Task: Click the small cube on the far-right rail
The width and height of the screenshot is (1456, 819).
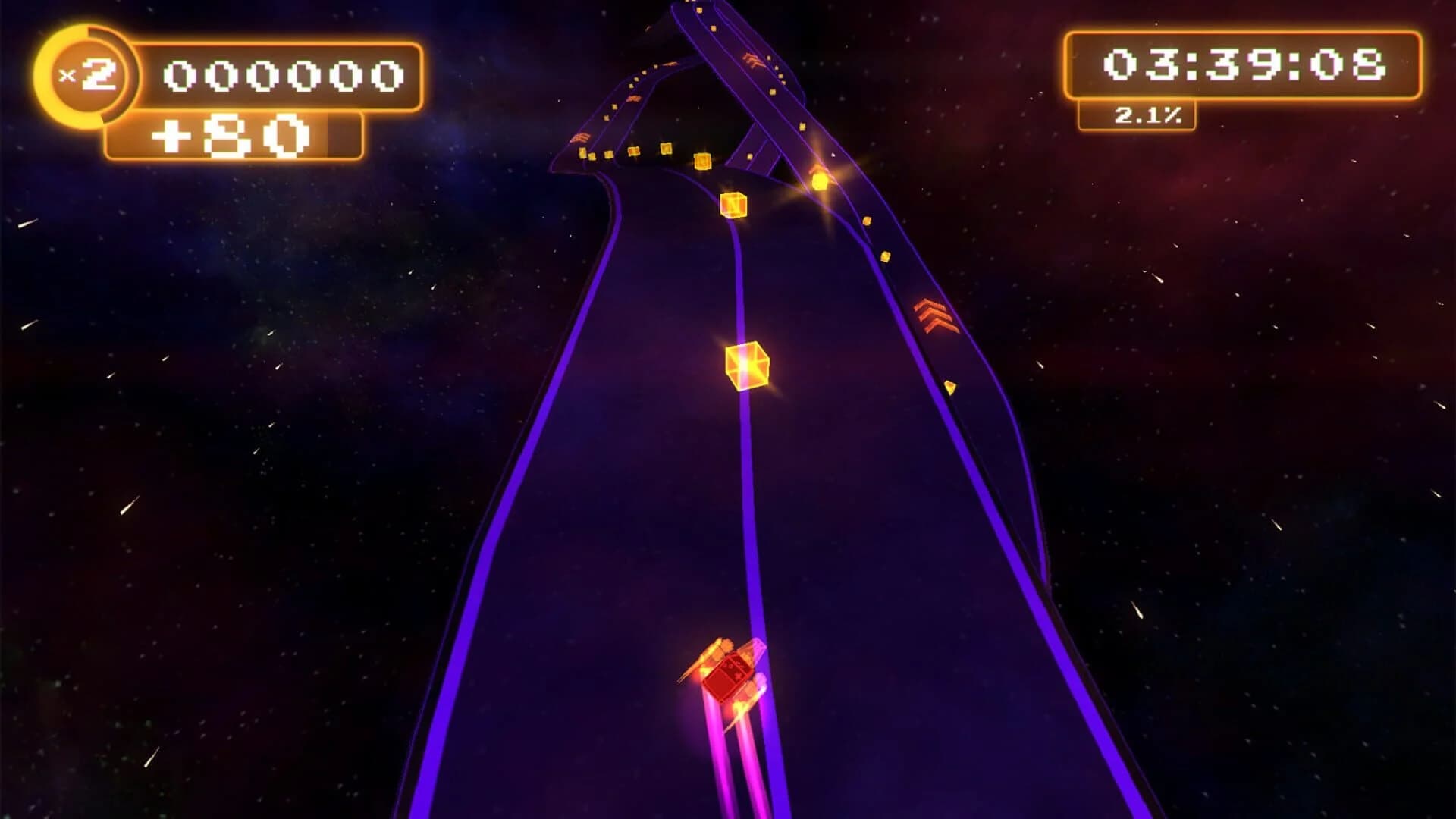Action: coord(949,387)
